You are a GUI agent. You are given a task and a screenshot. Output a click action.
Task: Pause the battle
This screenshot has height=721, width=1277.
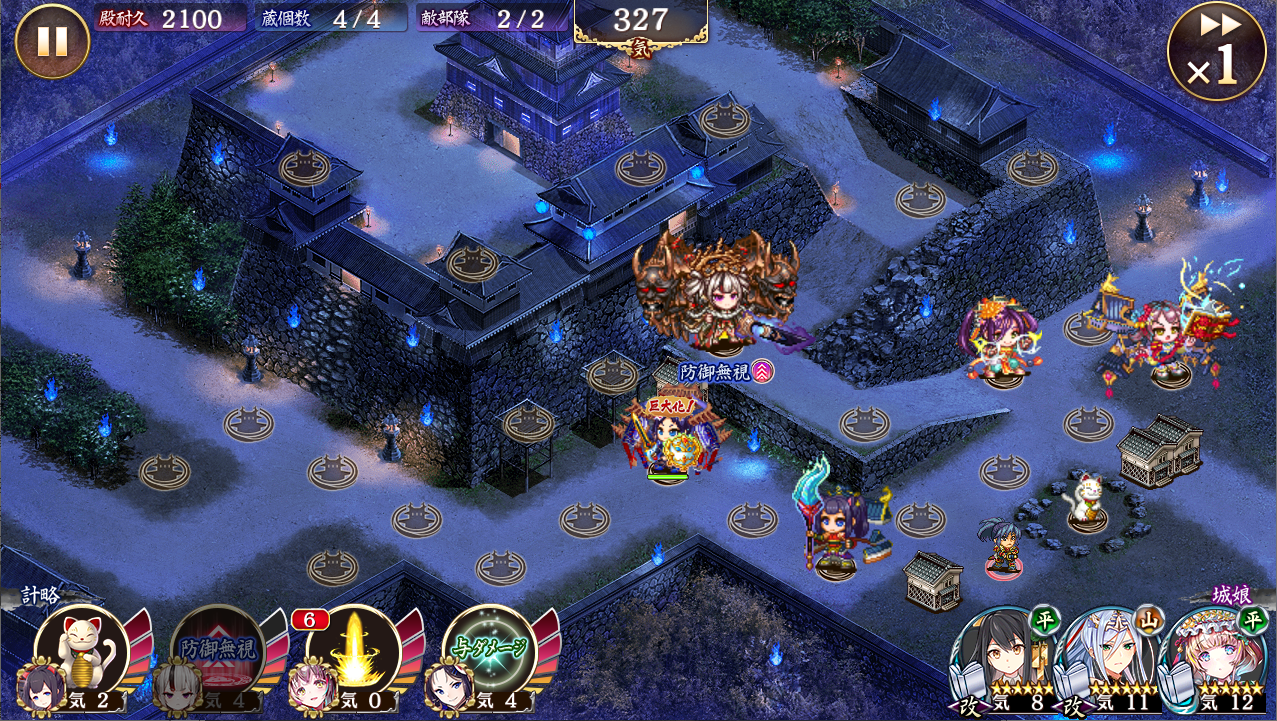coord(52,41)
